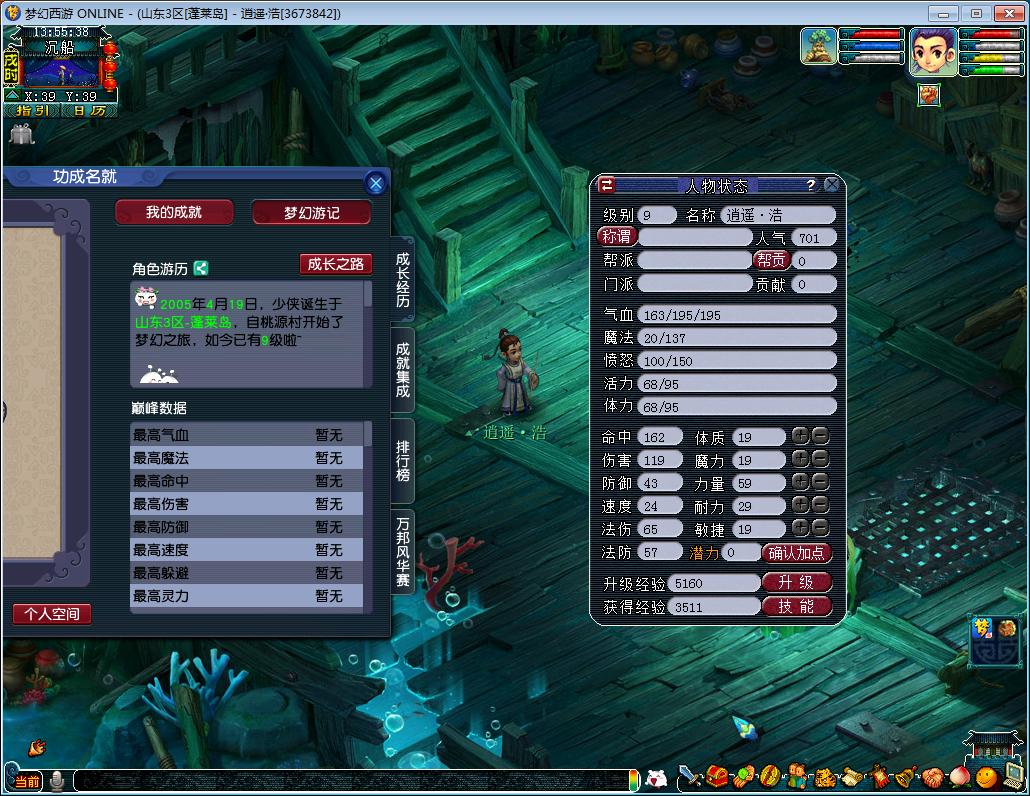Open the 梦幻游记 section
This screenshot has width=1030, height=796.
(x=312, y=212)
